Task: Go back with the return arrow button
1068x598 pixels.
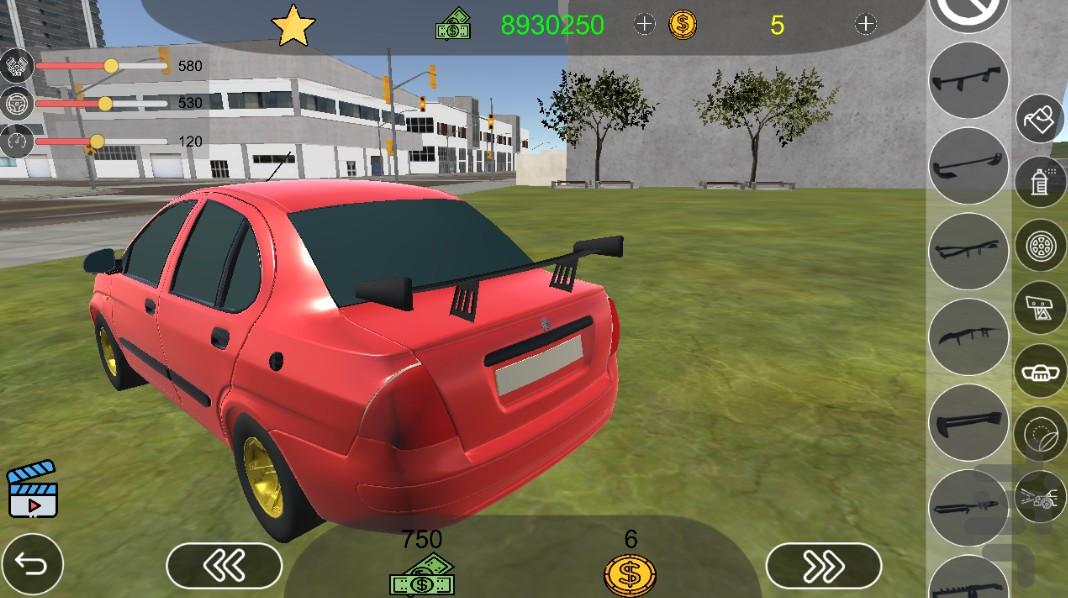Action: (32, 567)
